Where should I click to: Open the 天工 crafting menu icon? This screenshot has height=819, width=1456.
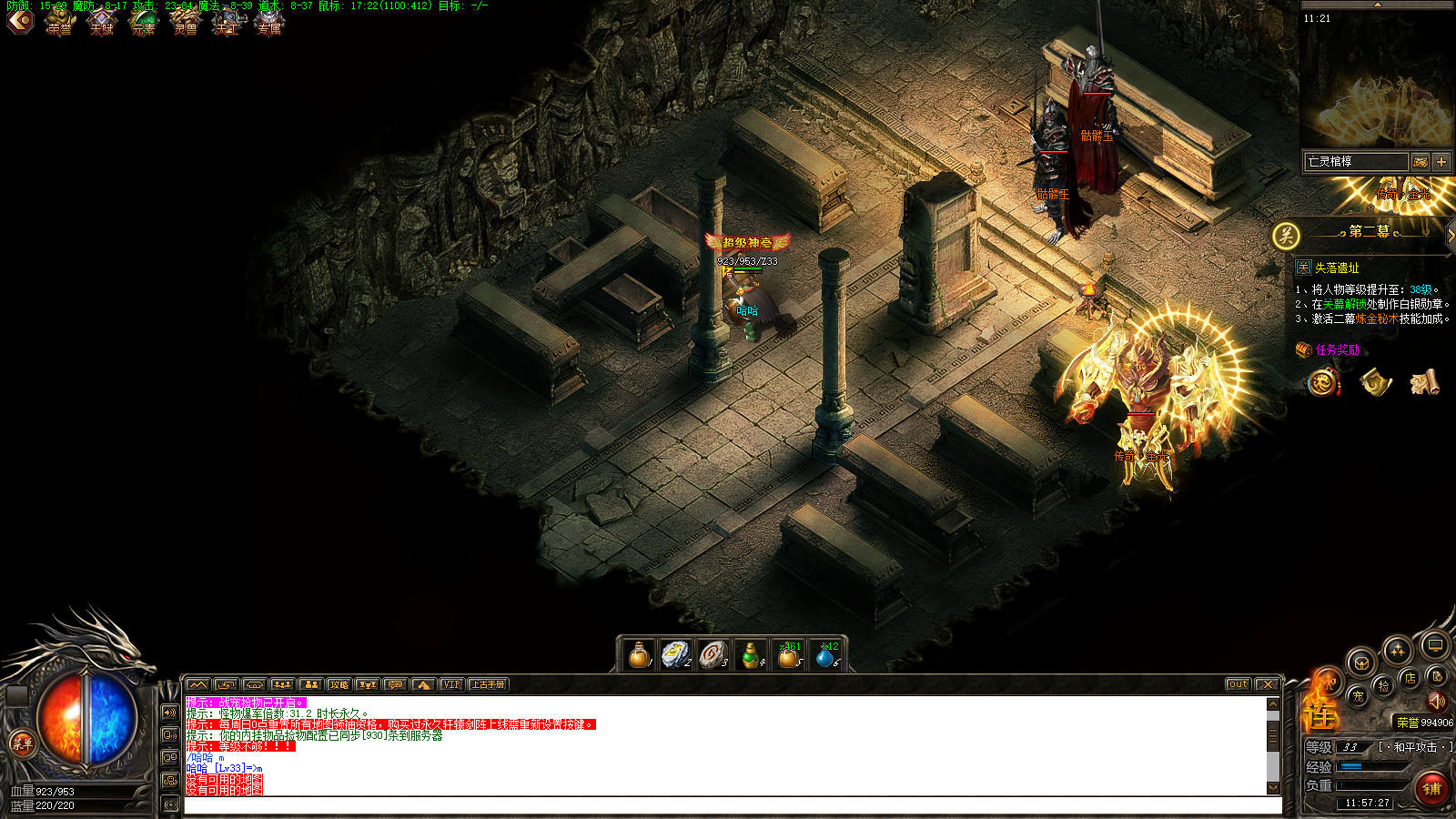pos(227,22)
